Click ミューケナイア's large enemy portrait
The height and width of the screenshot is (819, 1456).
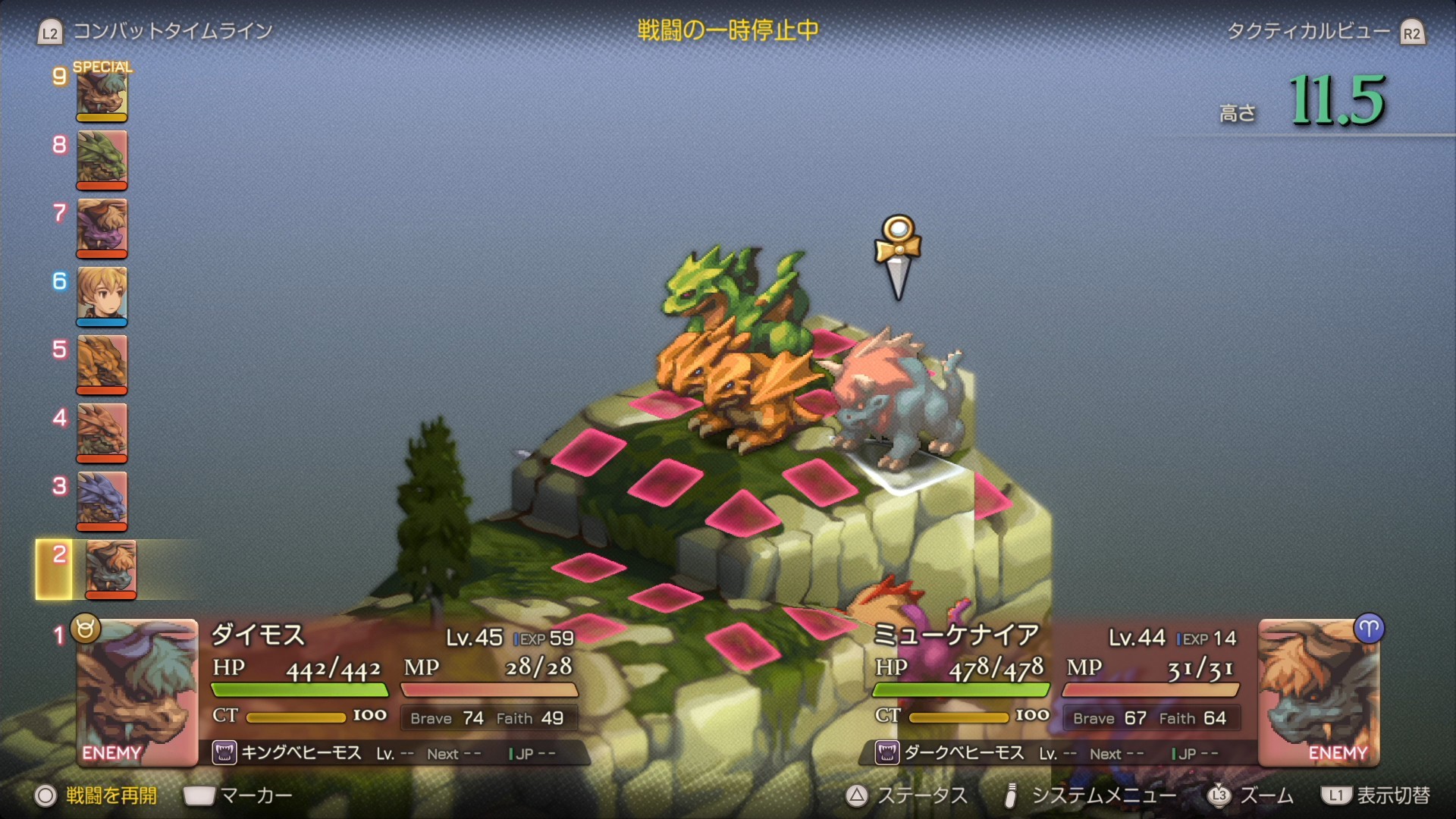[x=1318, y=692]
